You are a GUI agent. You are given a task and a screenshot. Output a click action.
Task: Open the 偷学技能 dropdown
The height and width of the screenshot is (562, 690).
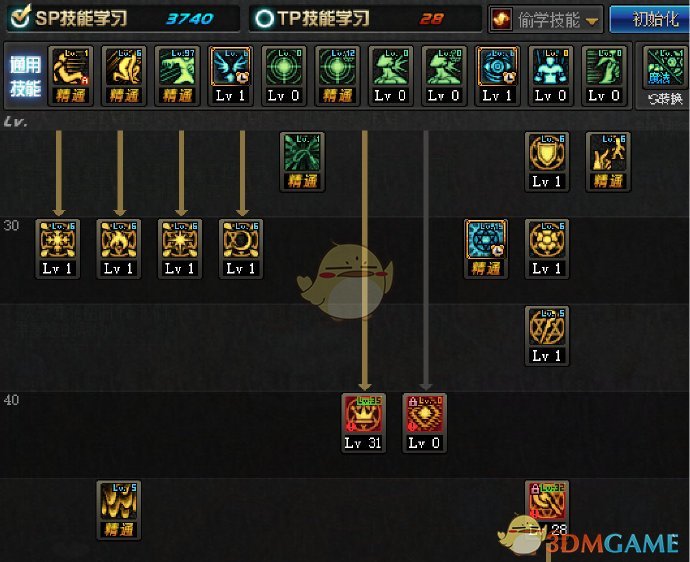pyautogui.click(x=546, y=19)
